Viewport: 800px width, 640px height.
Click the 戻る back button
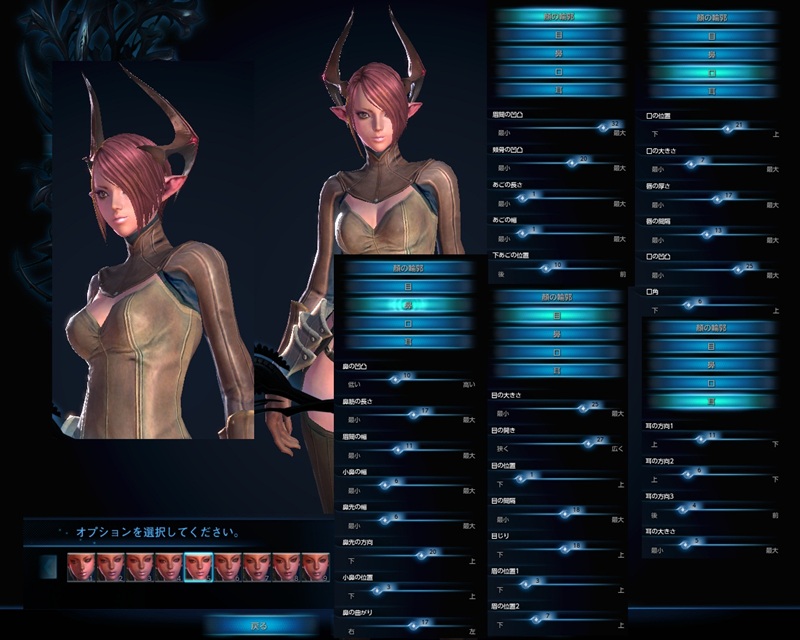pyautogui.click(x=257, y=626)
